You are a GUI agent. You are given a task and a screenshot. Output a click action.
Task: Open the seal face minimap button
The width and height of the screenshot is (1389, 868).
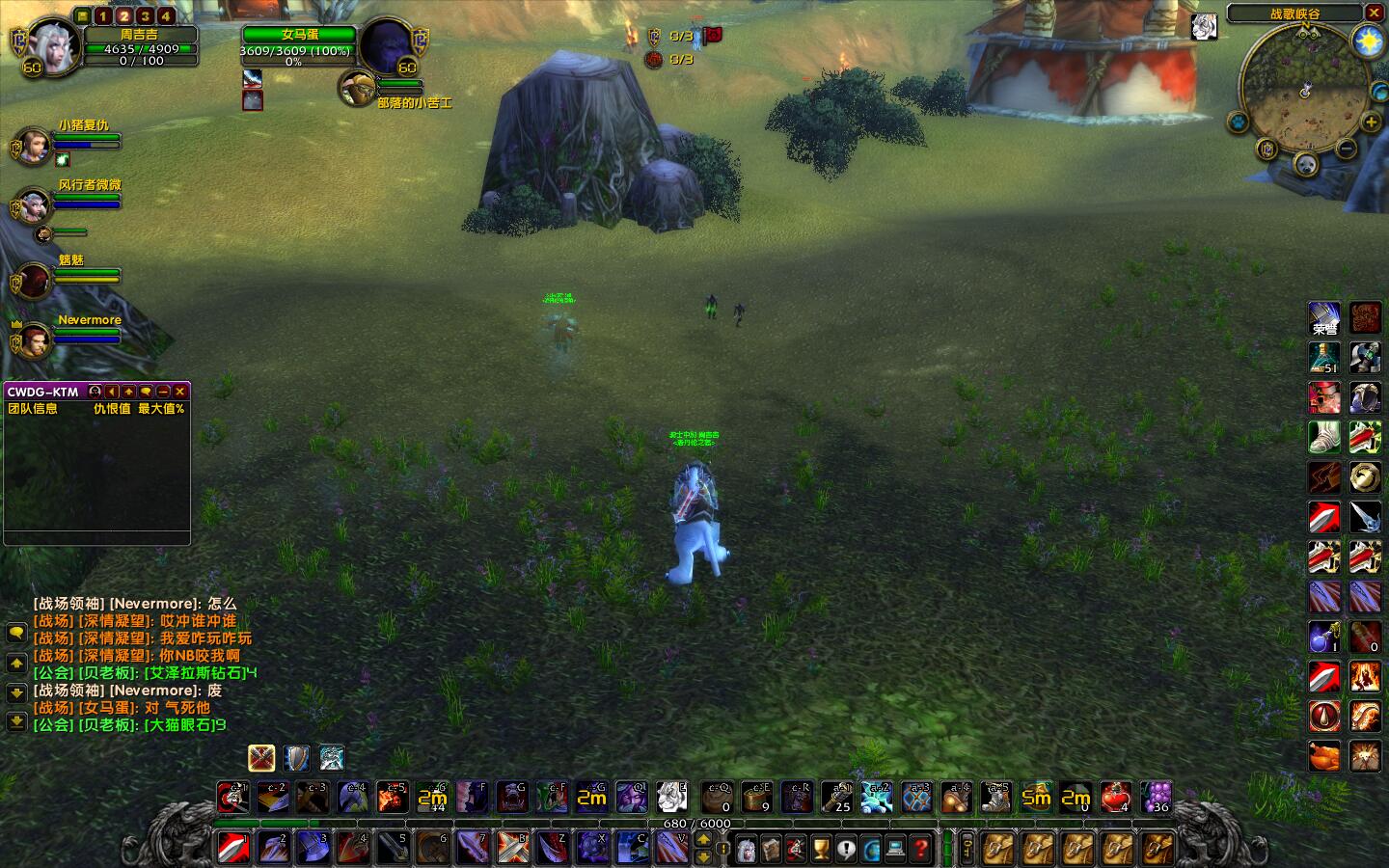coord(1305,164)
